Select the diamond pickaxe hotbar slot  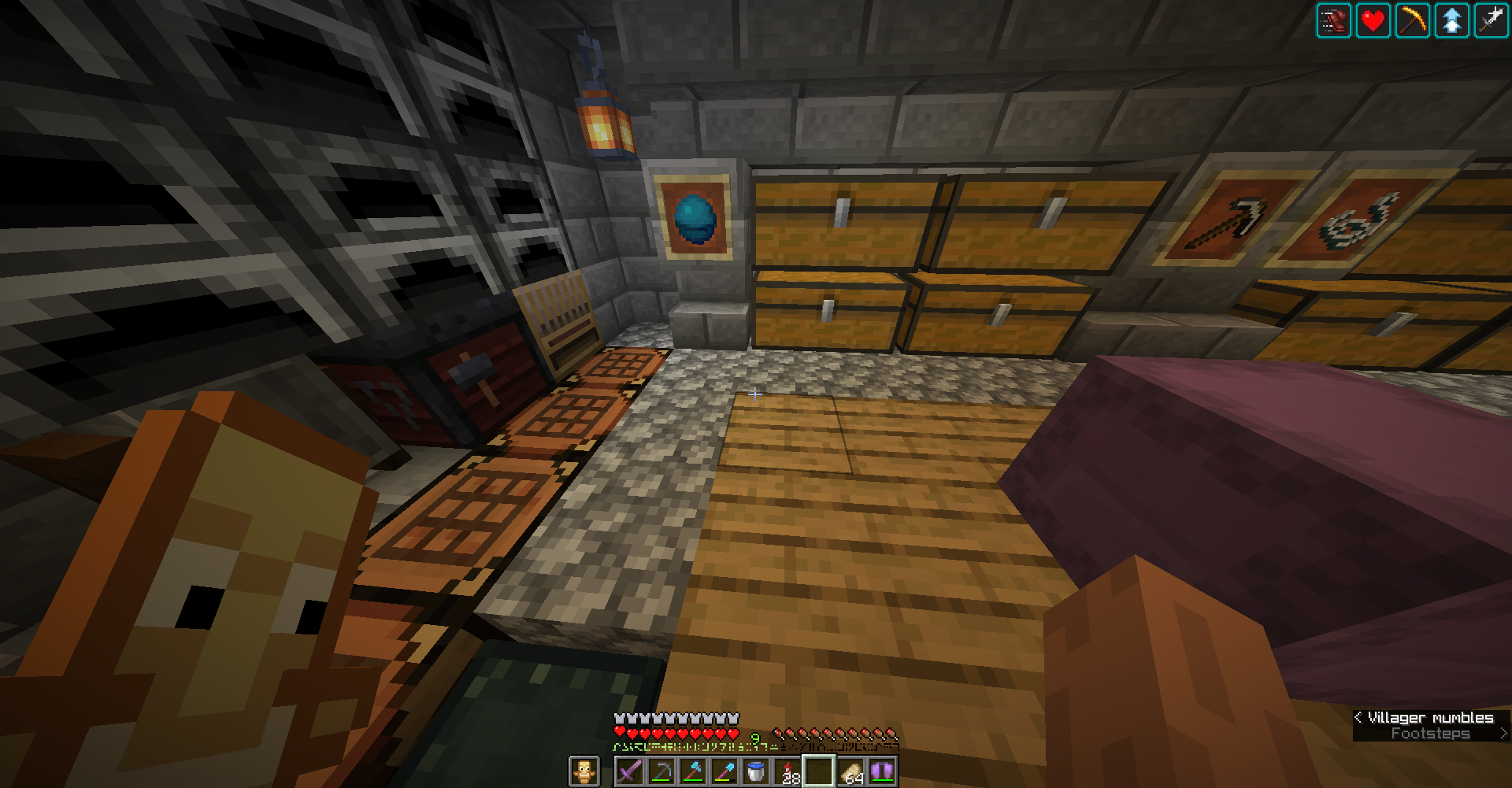(x=662, y=769)
